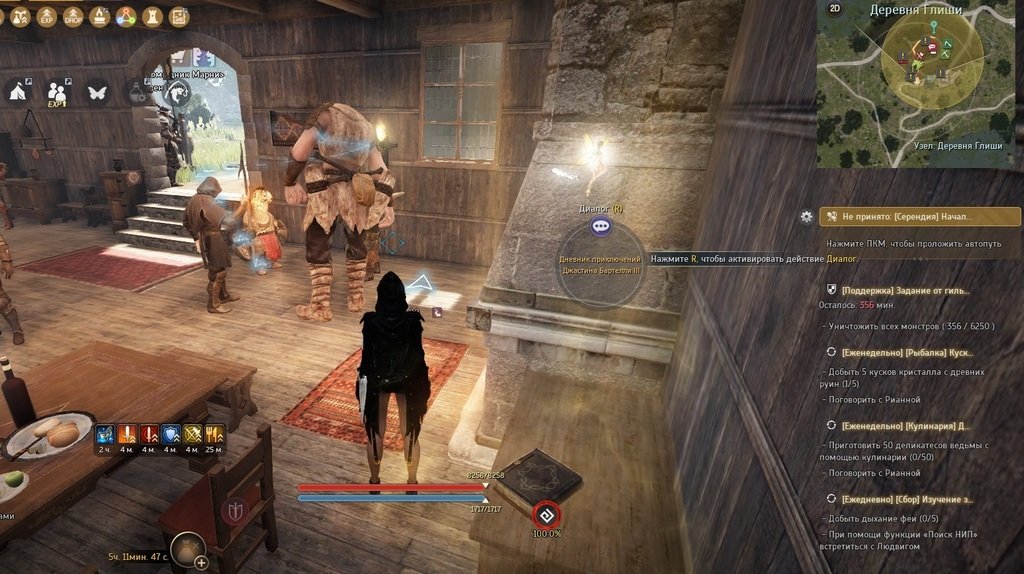
Task: Select the [Ежедневно] [Сбор] quest entry
Action: [906, 499]
